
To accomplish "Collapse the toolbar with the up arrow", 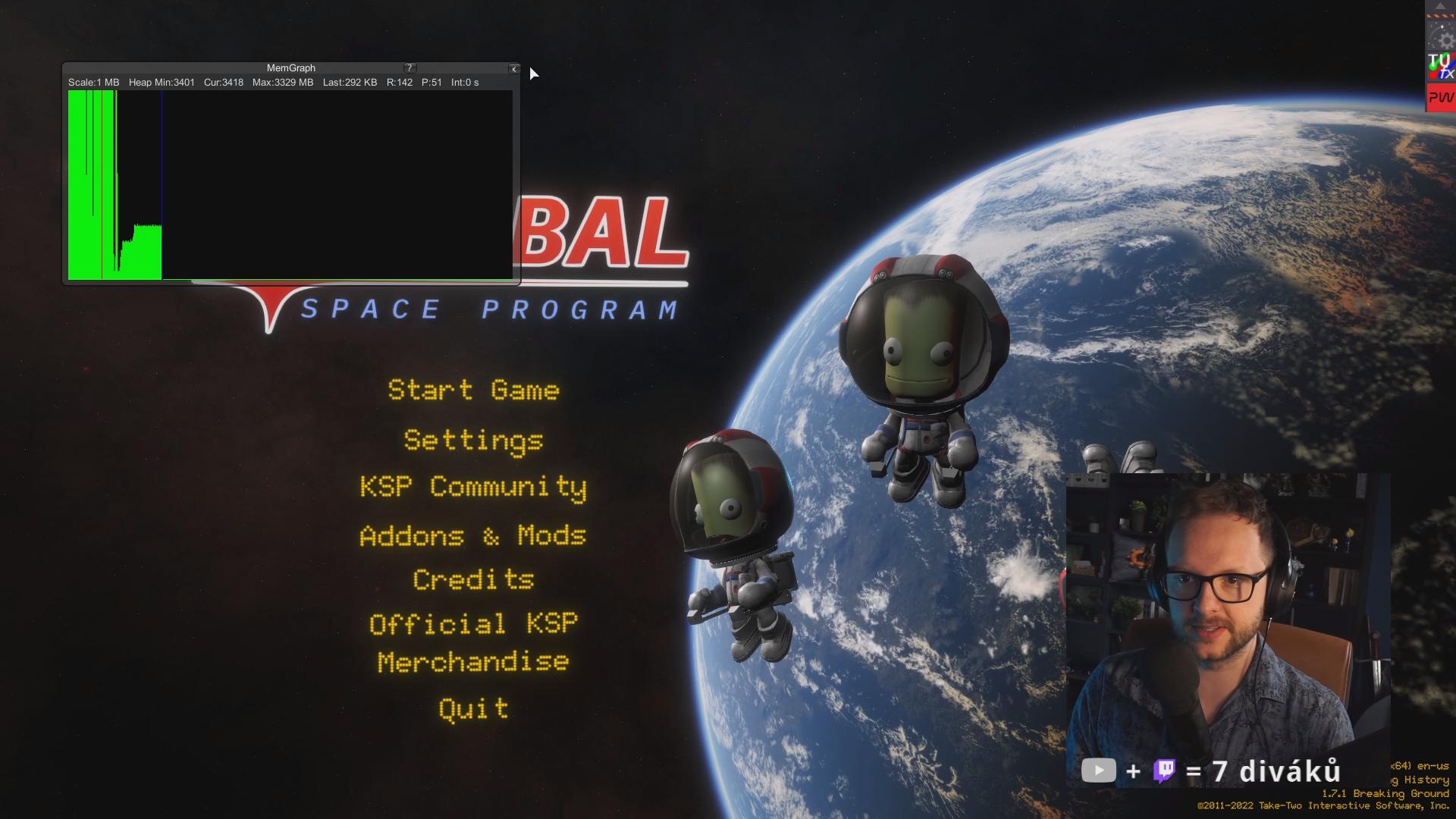I will (x=1440, y=6).
